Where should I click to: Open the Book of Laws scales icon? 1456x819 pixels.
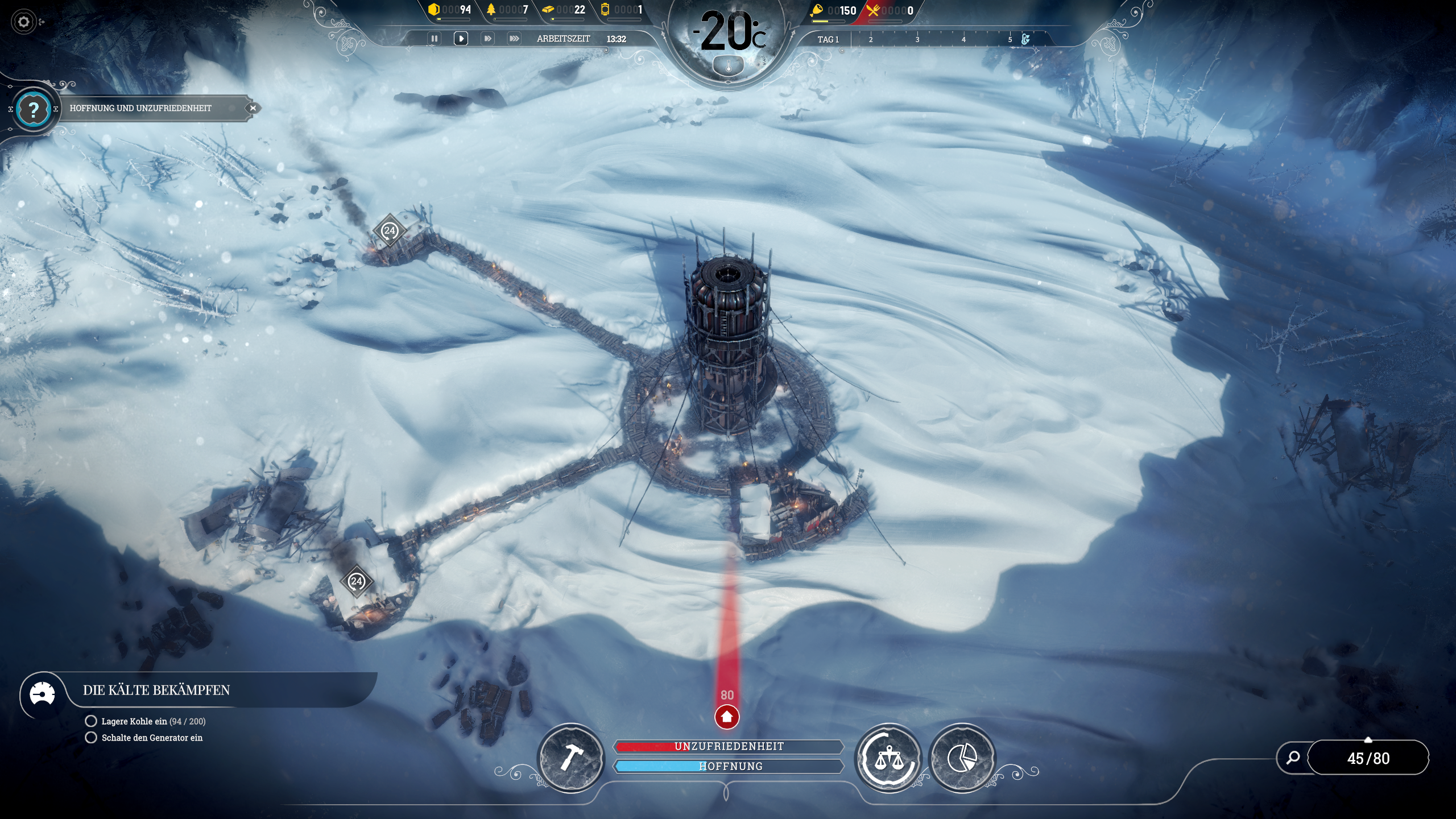click(x=890, y=759)
